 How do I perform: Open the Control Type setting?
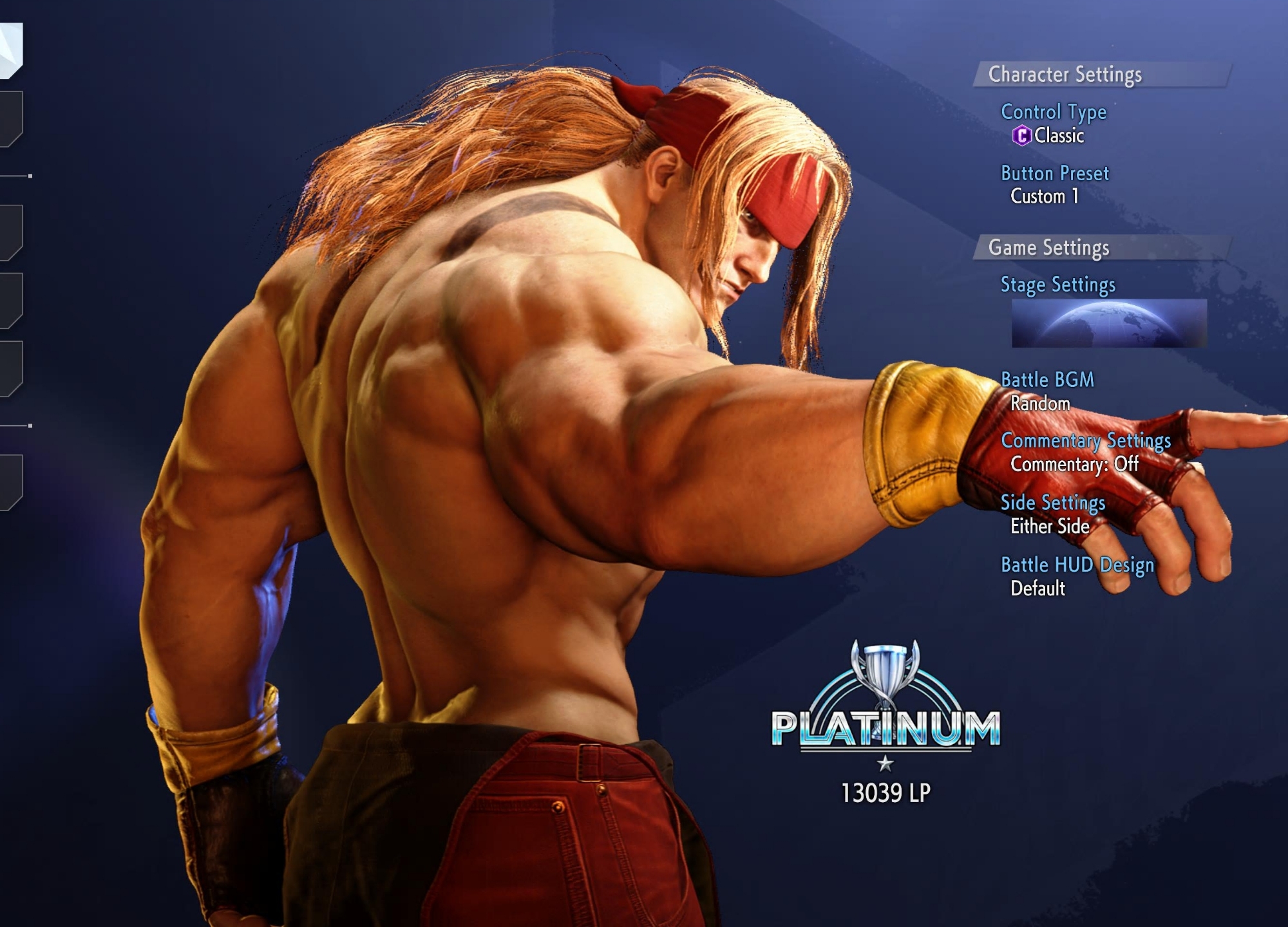point(1054,112)
